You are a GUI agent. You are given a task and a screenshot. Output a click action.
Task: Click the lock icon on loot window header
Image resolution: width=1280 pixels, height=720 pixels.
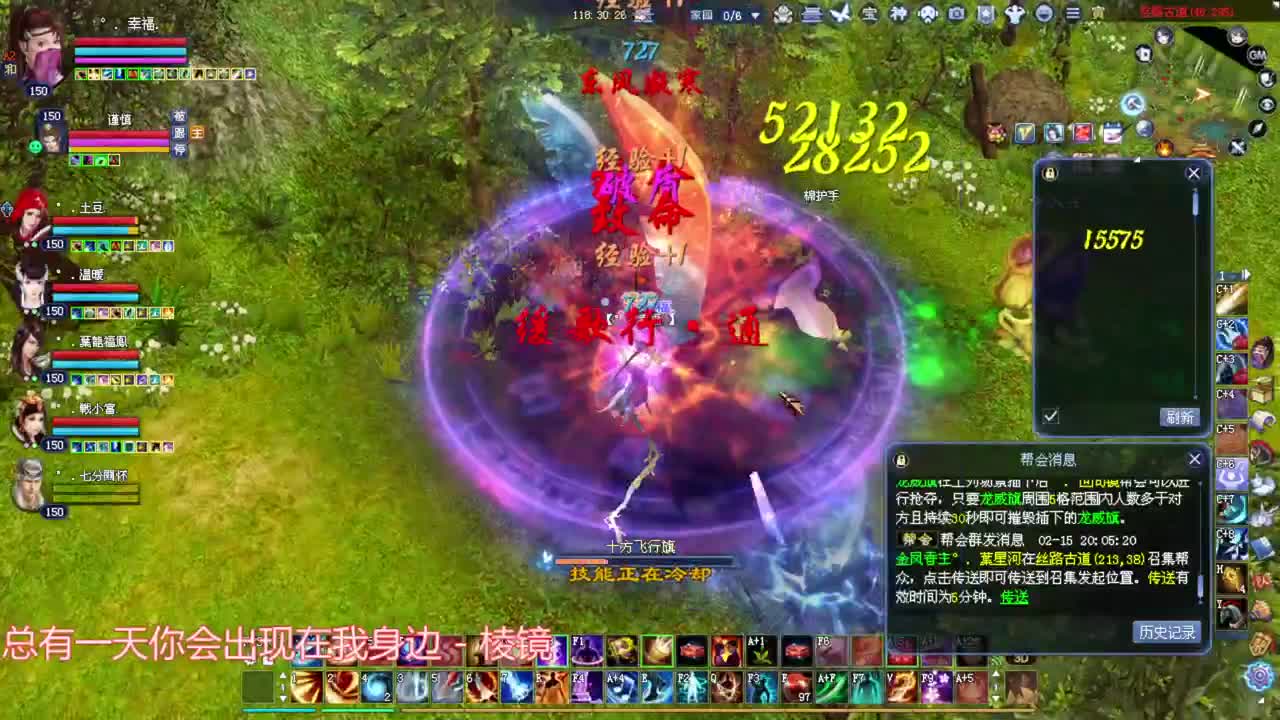1048,173
